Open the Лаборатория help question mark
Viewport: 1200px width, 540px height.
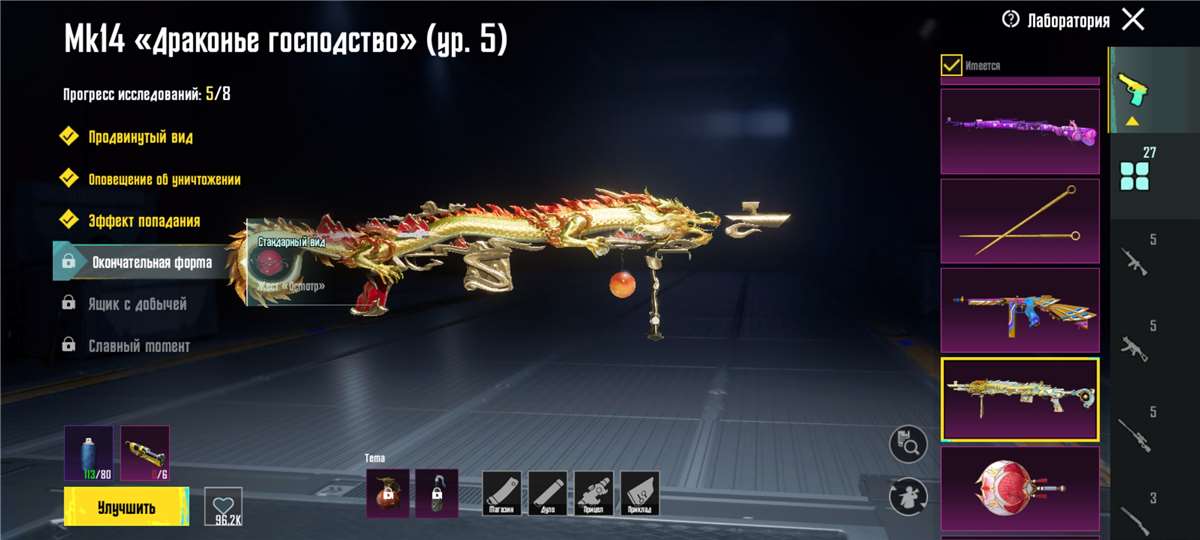(1011, 20)
